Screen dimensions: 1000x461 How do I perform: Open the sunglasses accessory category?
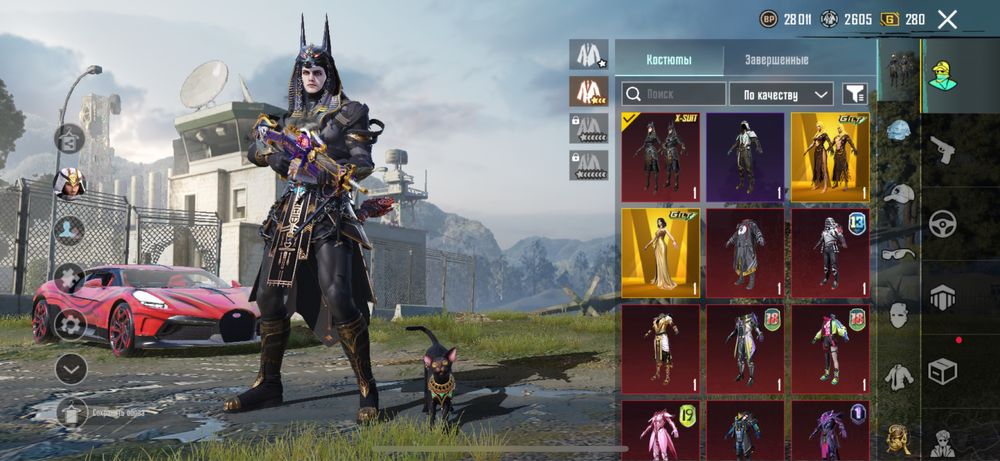point(900,253)
